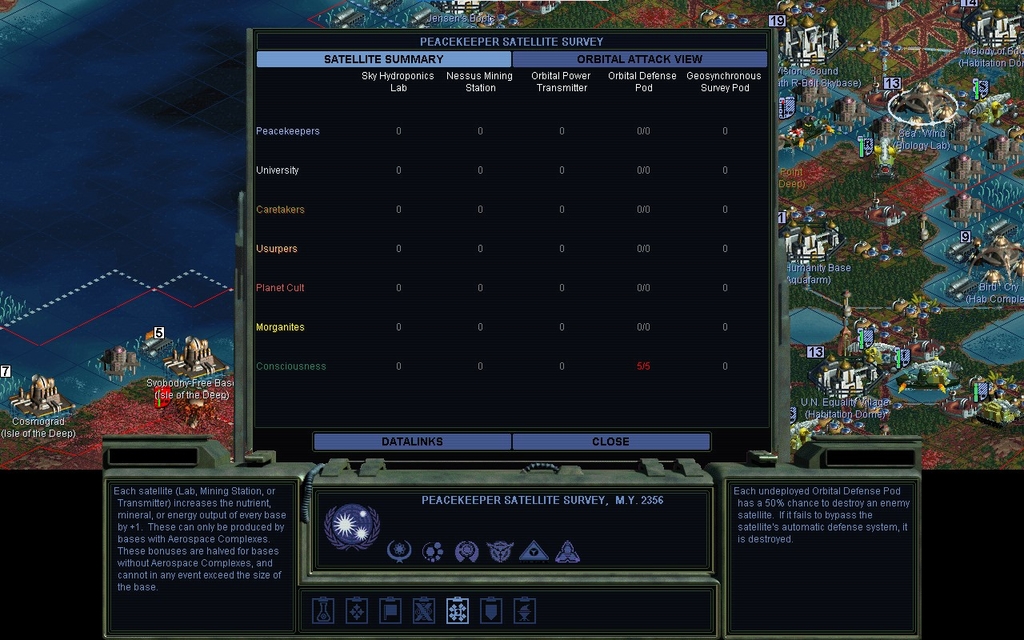Image resolution: width=1024 pixels, height=640 pixels.
Task: Choose the crossed-out X clipboard report
Action: click(x=424, y=610)
